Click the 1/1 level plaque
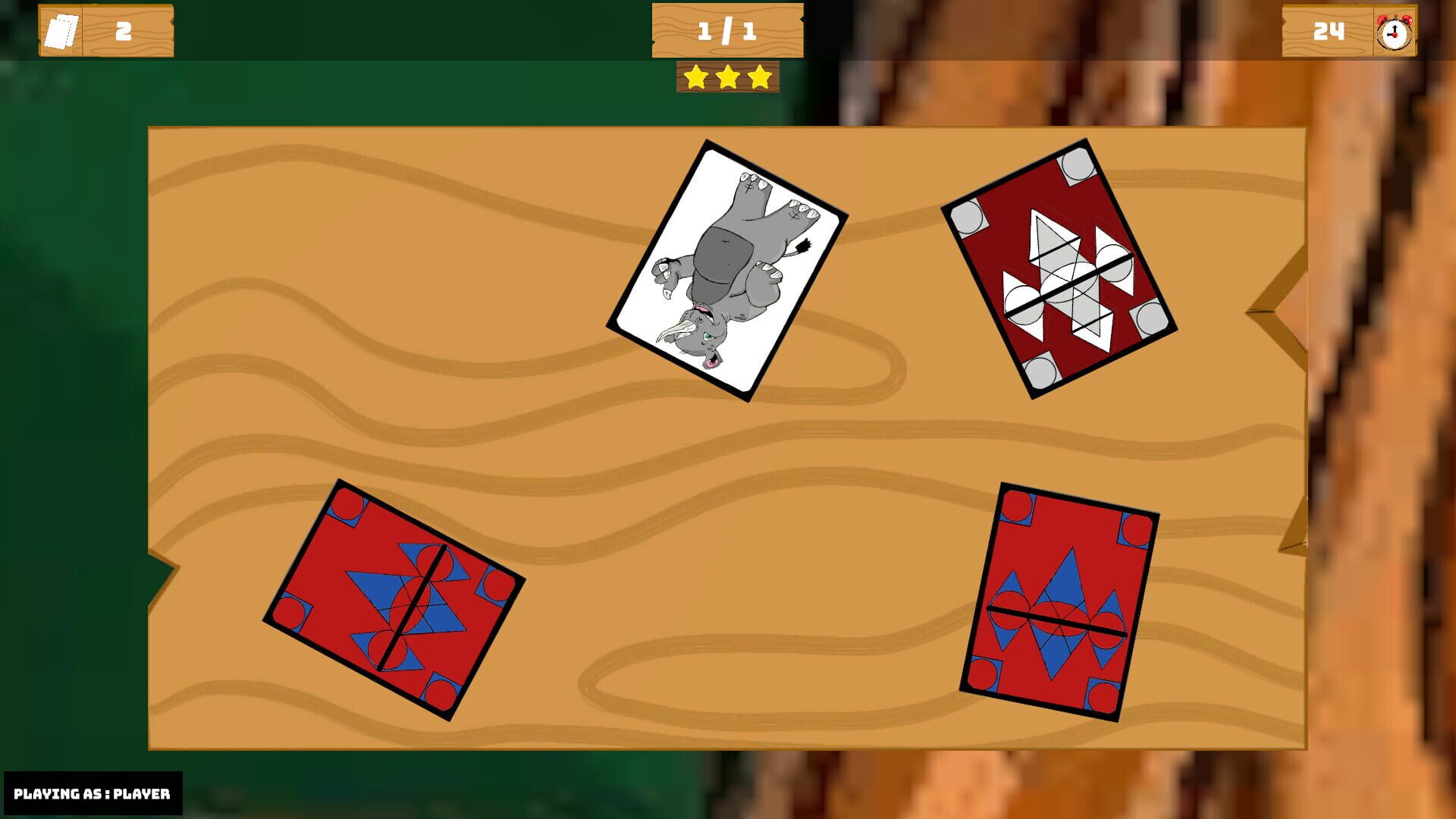The image size is (1456, 819). 726,32
